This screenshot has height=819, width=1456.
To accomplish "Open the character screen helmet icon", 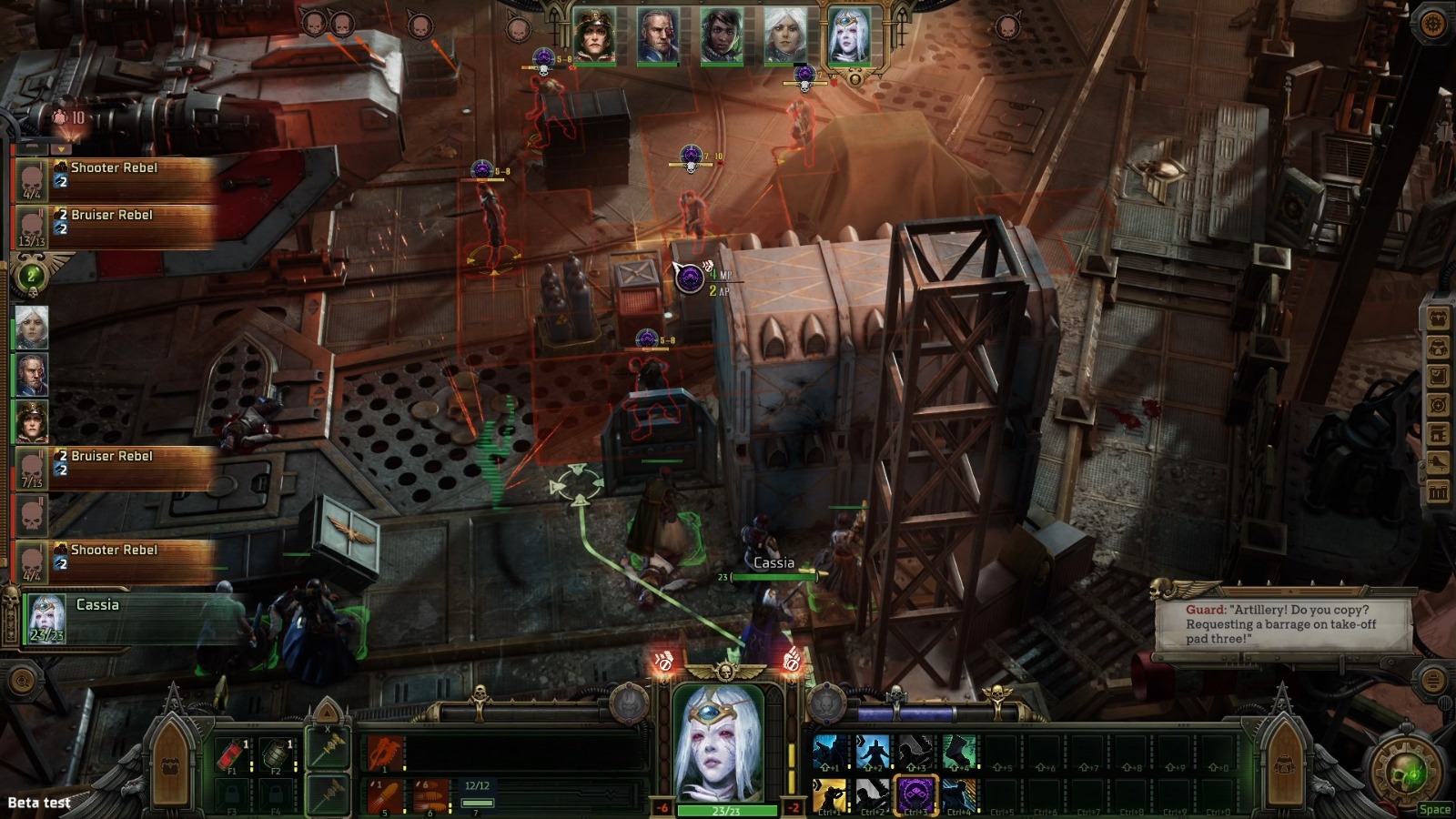I will click(x=1441, y=348).
